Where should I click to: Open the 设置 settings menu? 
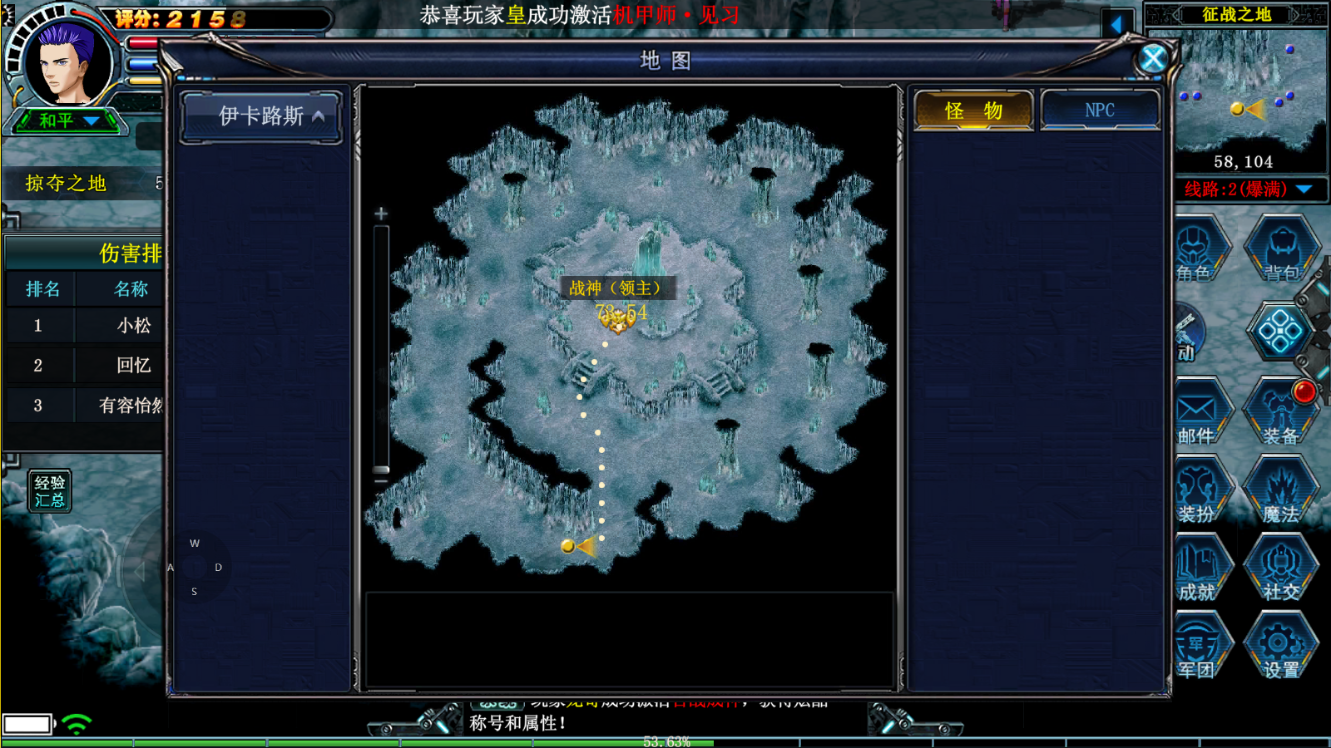tap(1280, 648)
